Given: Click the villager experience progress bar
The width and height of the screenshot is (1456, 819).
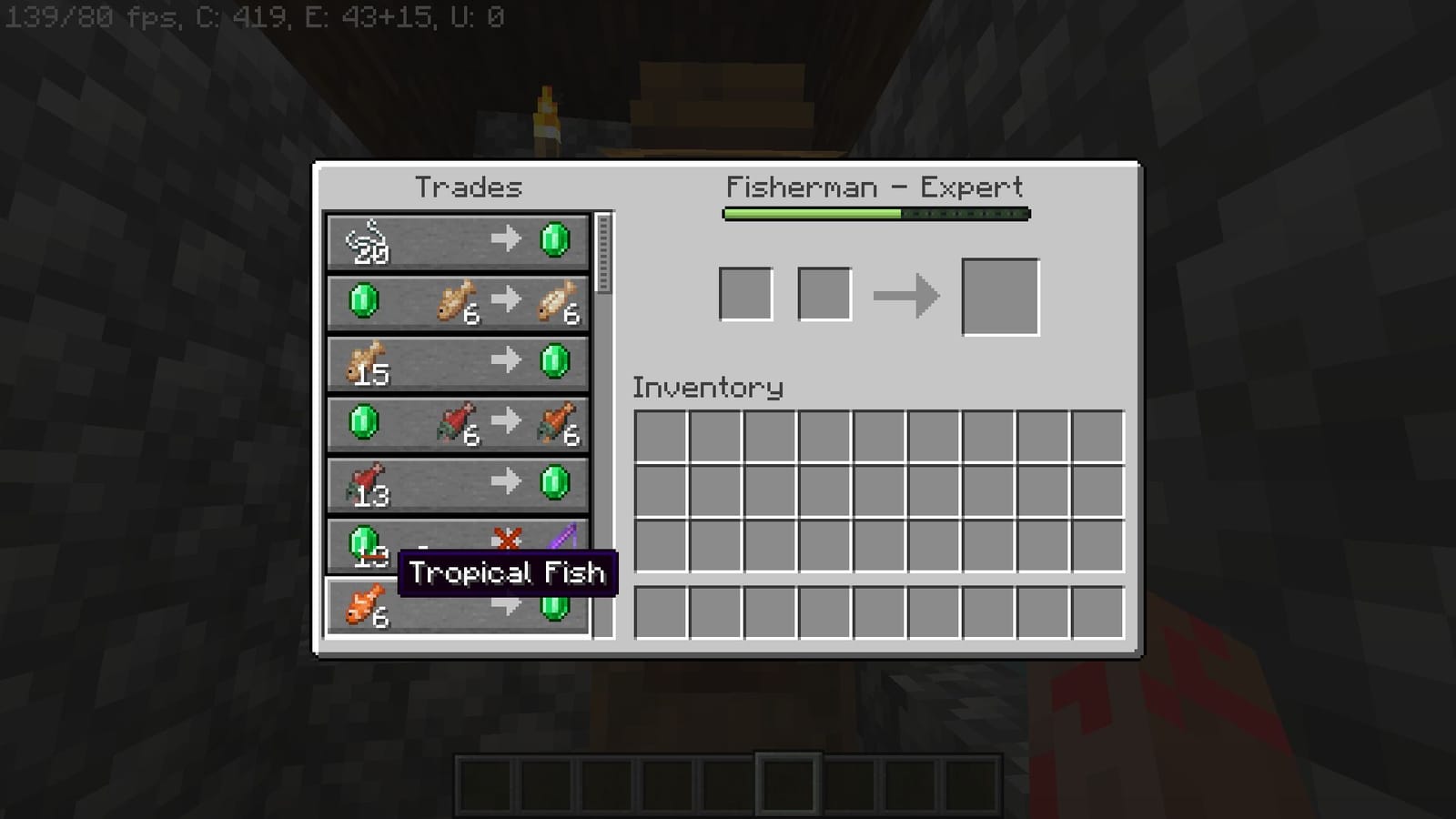Looking at the screenshot, I should pos(874,213).
